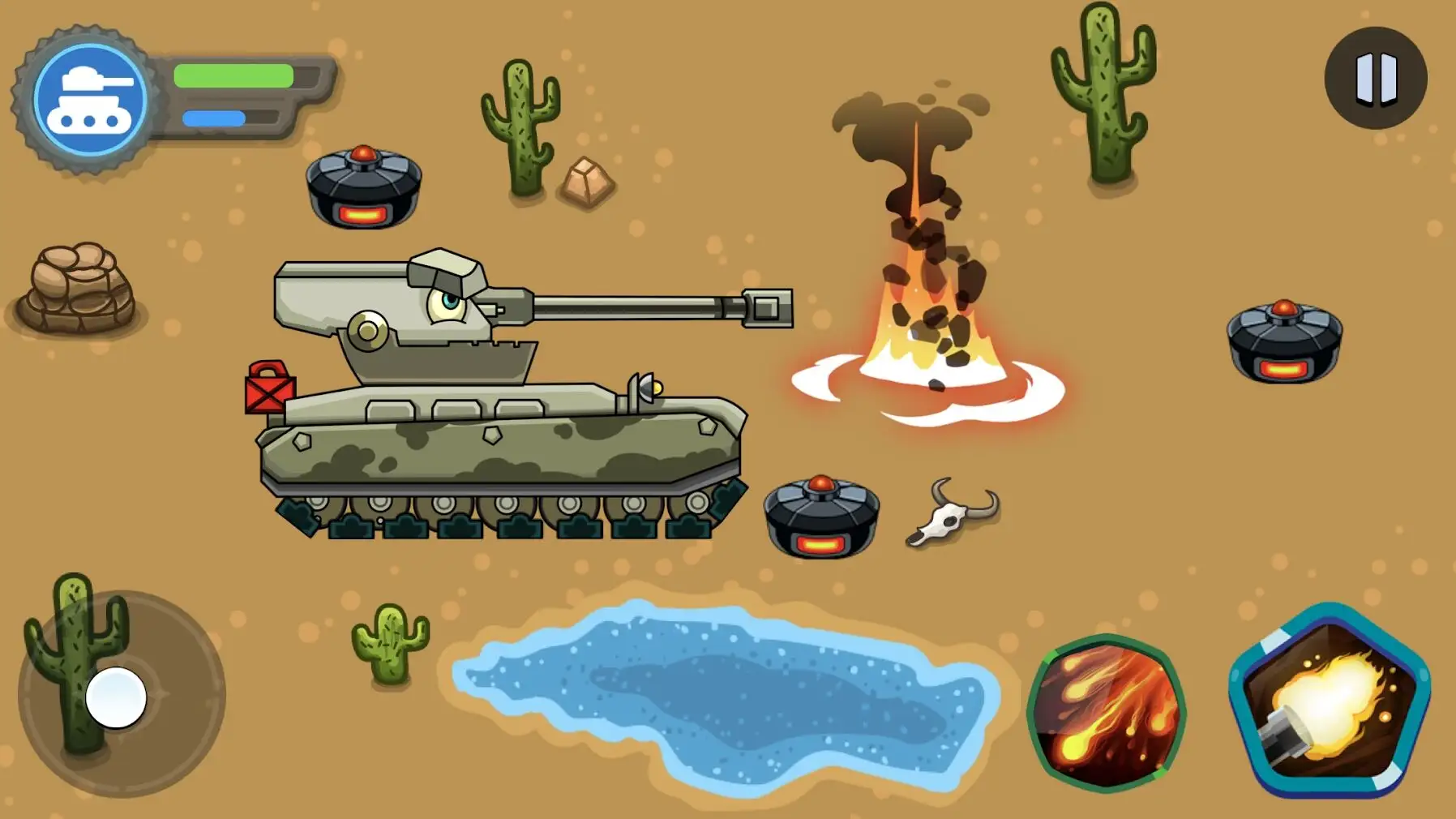Fire the tank's main cannon
The image size is (1456, 819).
[x=1330, y=702]
